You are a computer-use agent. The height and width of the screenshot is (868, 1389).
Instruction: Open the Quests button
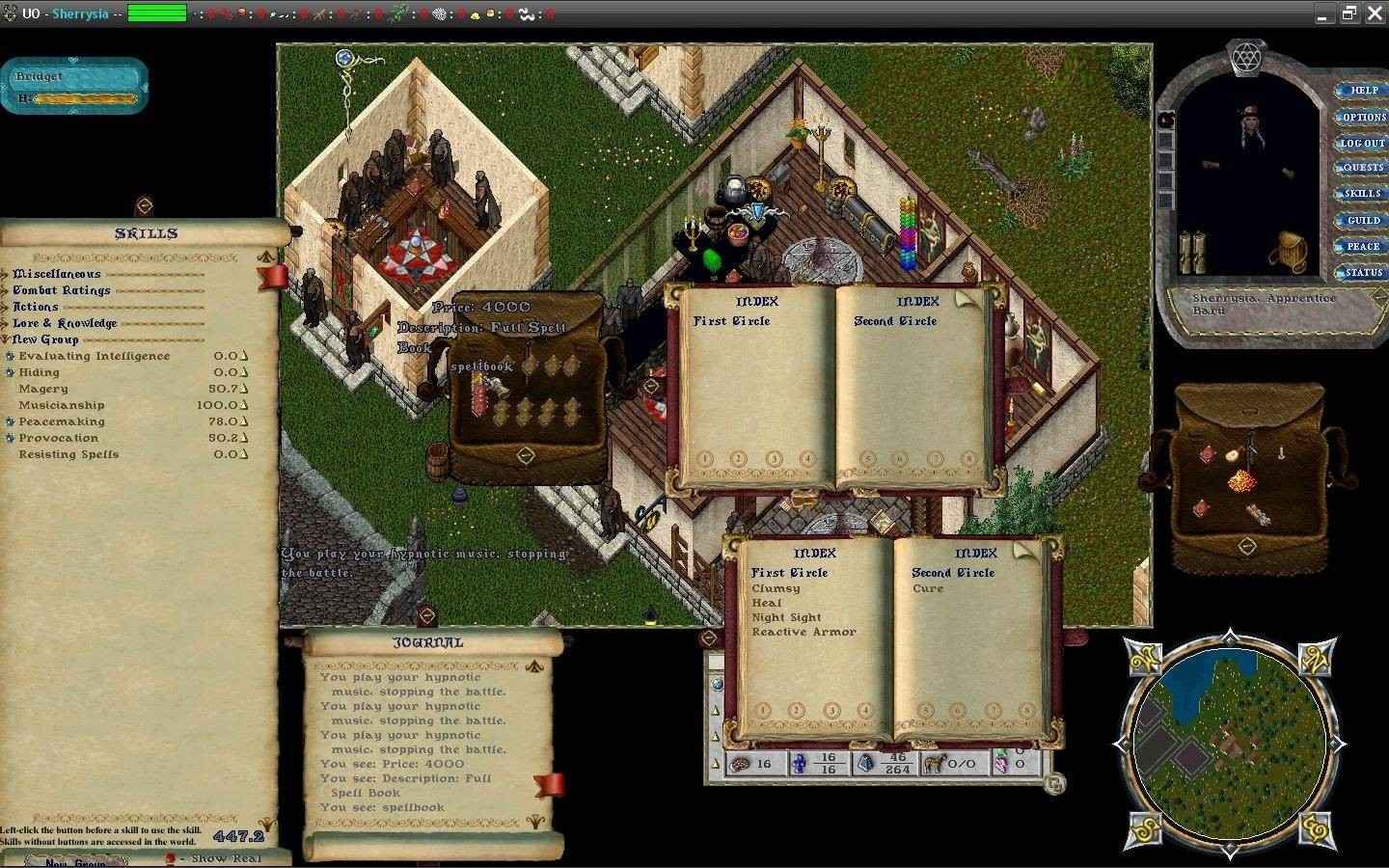coord(1362,168)
